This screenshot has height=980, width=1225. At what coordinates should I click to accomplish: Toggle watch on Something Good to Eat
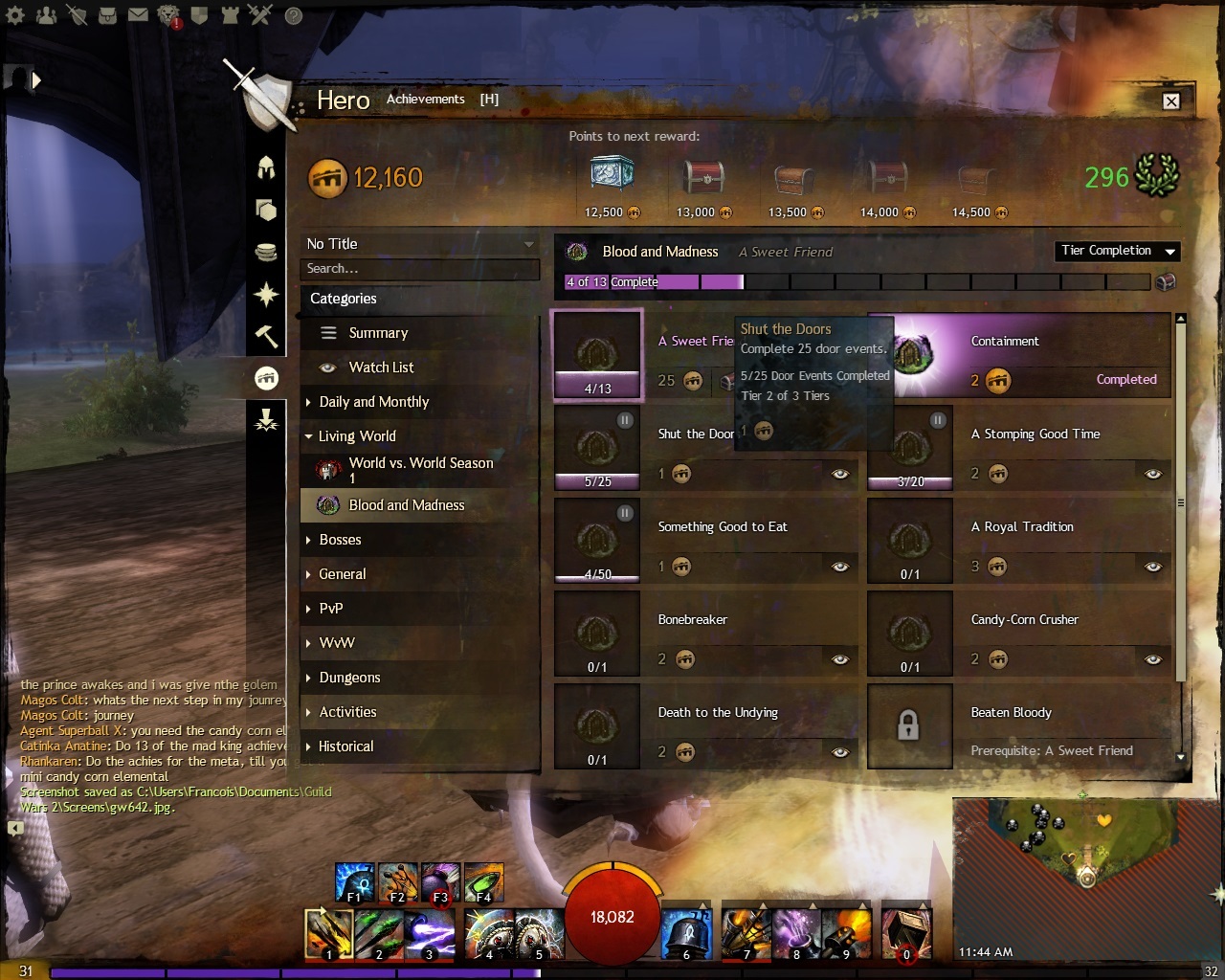point(840,567)
